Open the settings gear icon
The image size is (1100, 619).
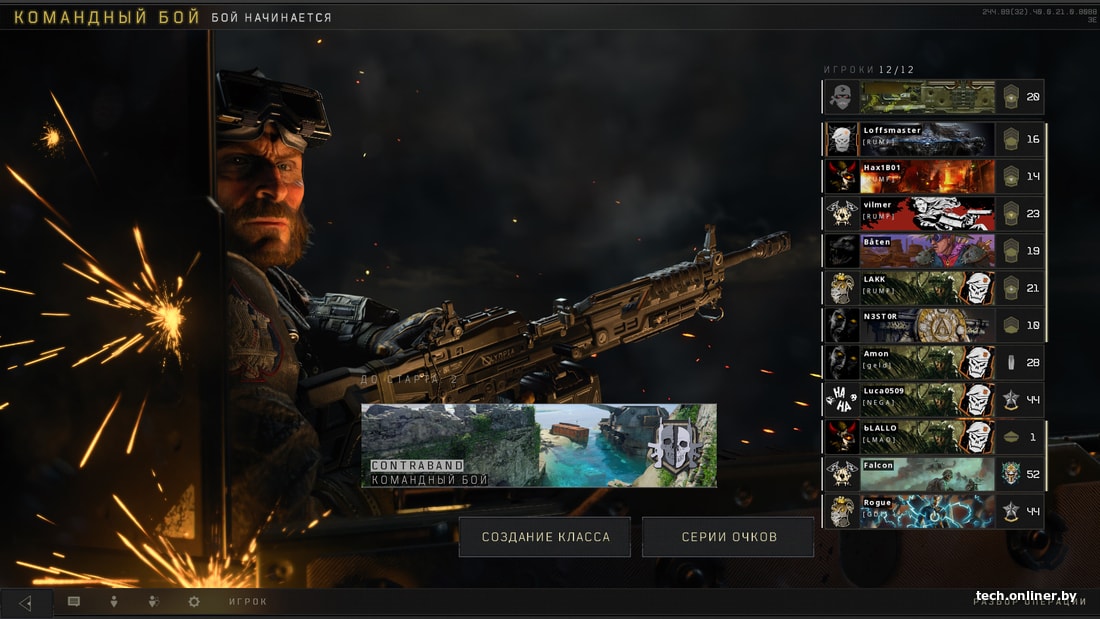pos(194,602)
